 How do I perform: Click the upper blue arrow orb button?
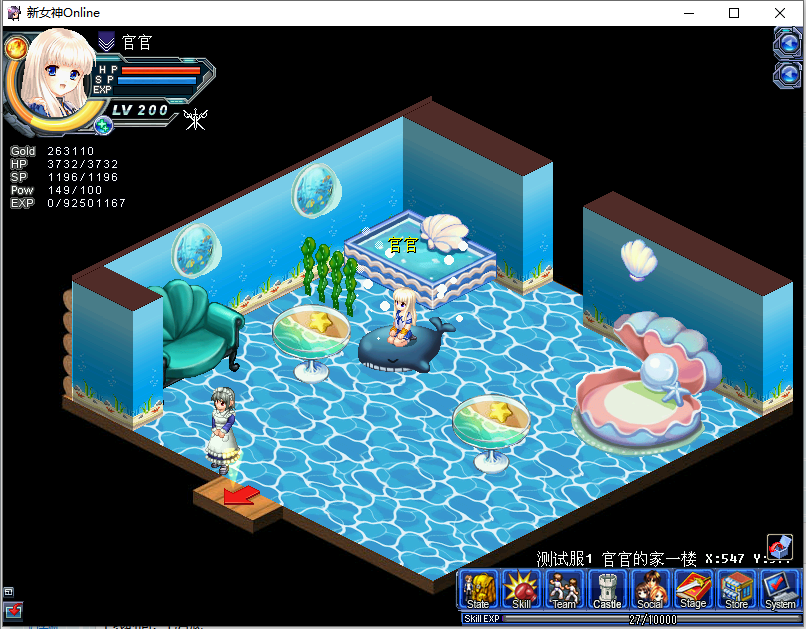[789, 44]
